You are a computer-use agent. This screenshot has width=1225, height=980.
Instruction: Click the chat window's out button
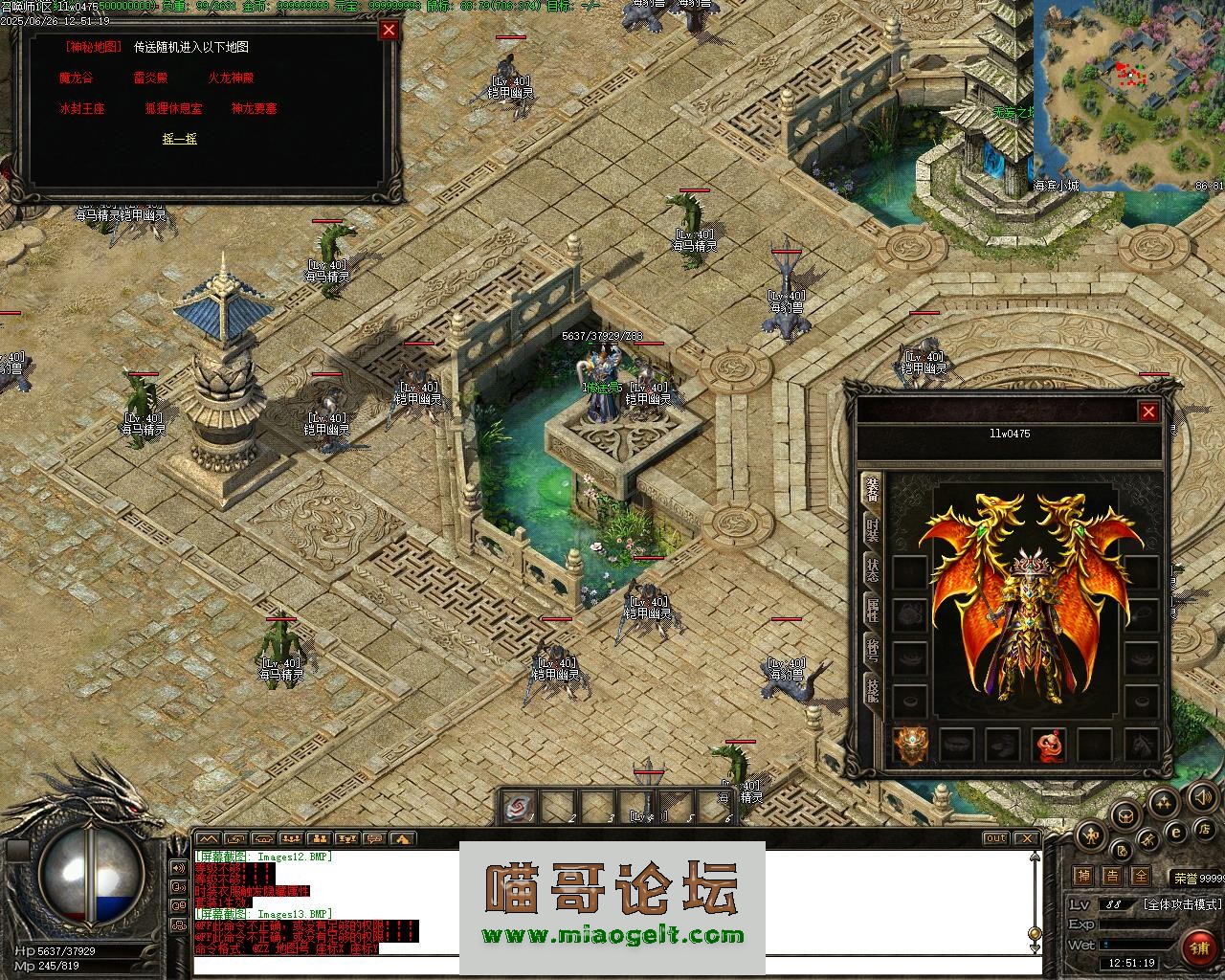coord(996,838)
